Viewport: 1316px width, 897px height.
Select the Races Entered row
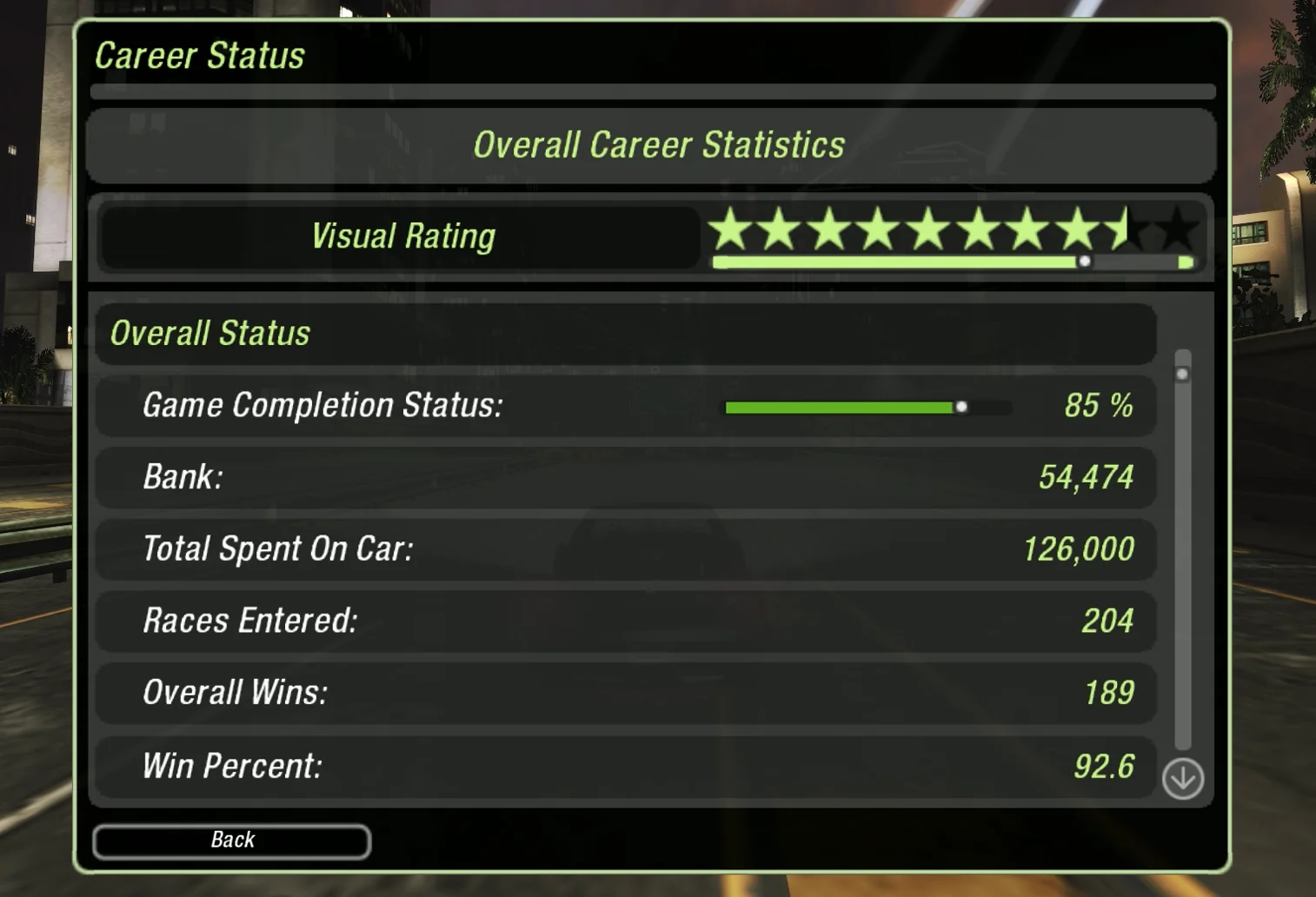coord(626,621)
